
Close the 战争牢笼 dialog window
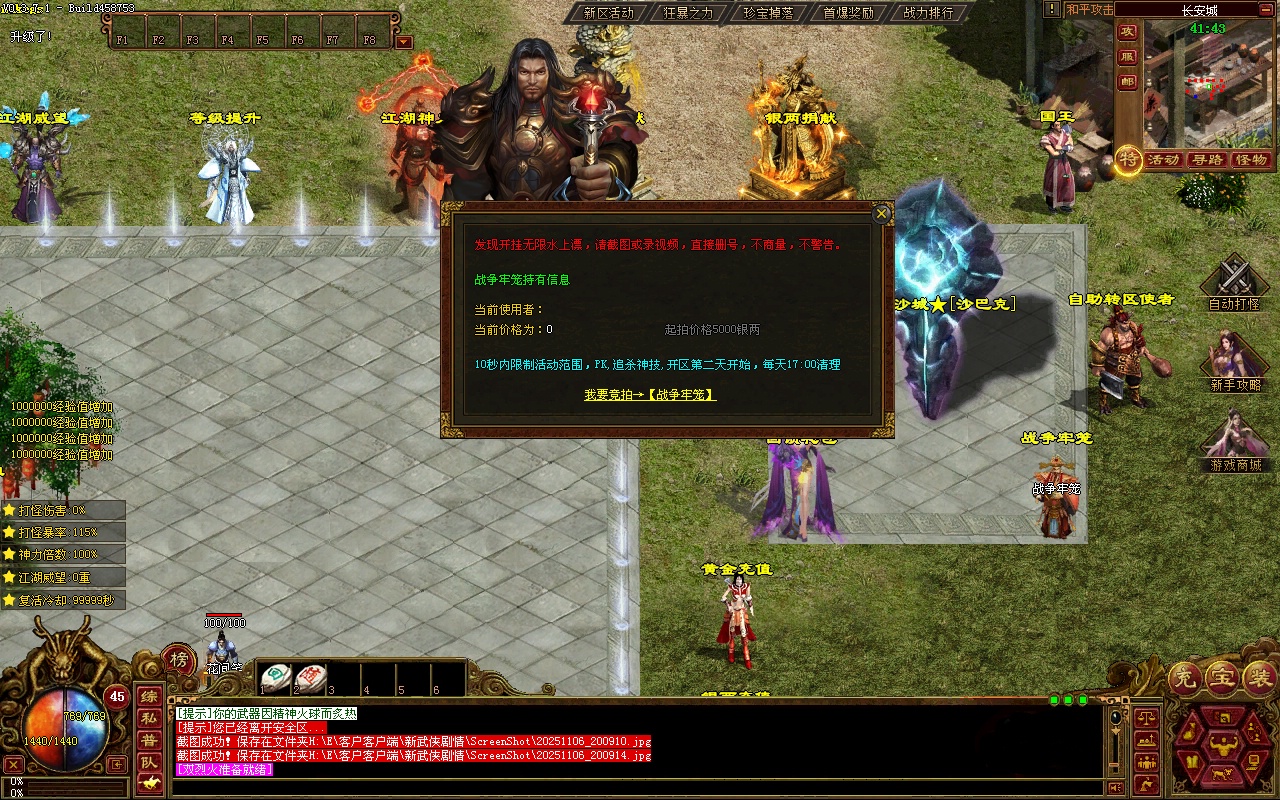pyautogui.click(x=881, y=213)
